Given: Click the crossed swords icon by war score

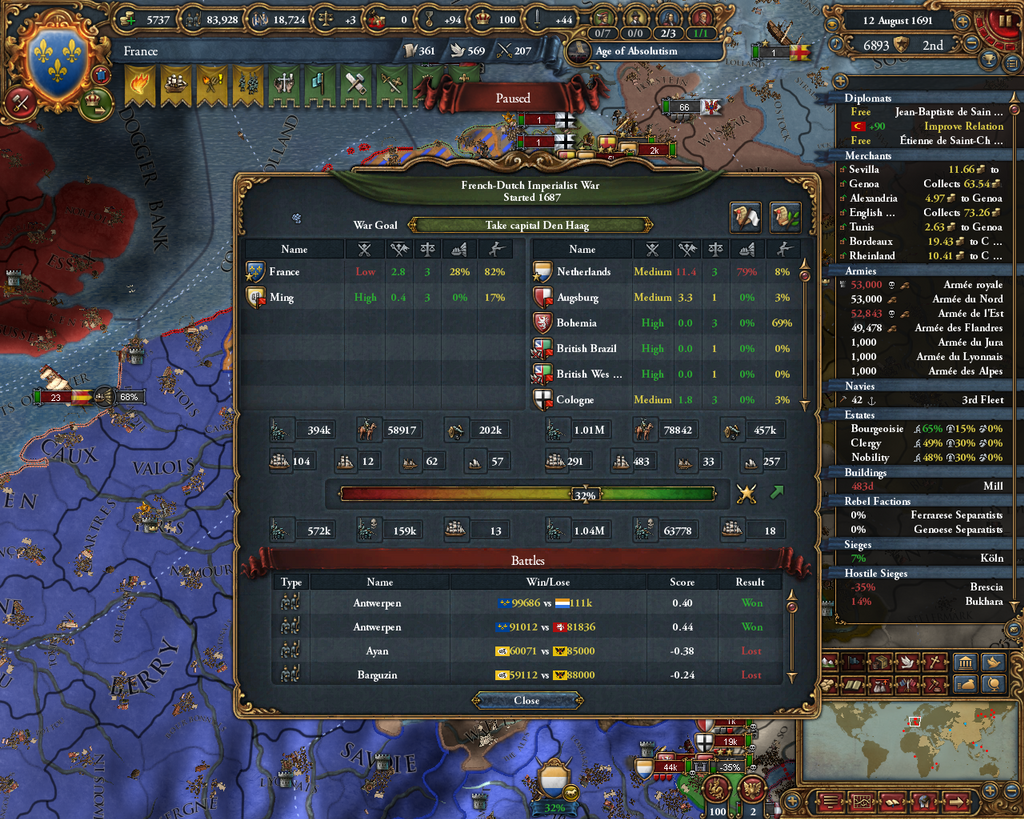Looking at the screenshot, I should click(746, 493).
